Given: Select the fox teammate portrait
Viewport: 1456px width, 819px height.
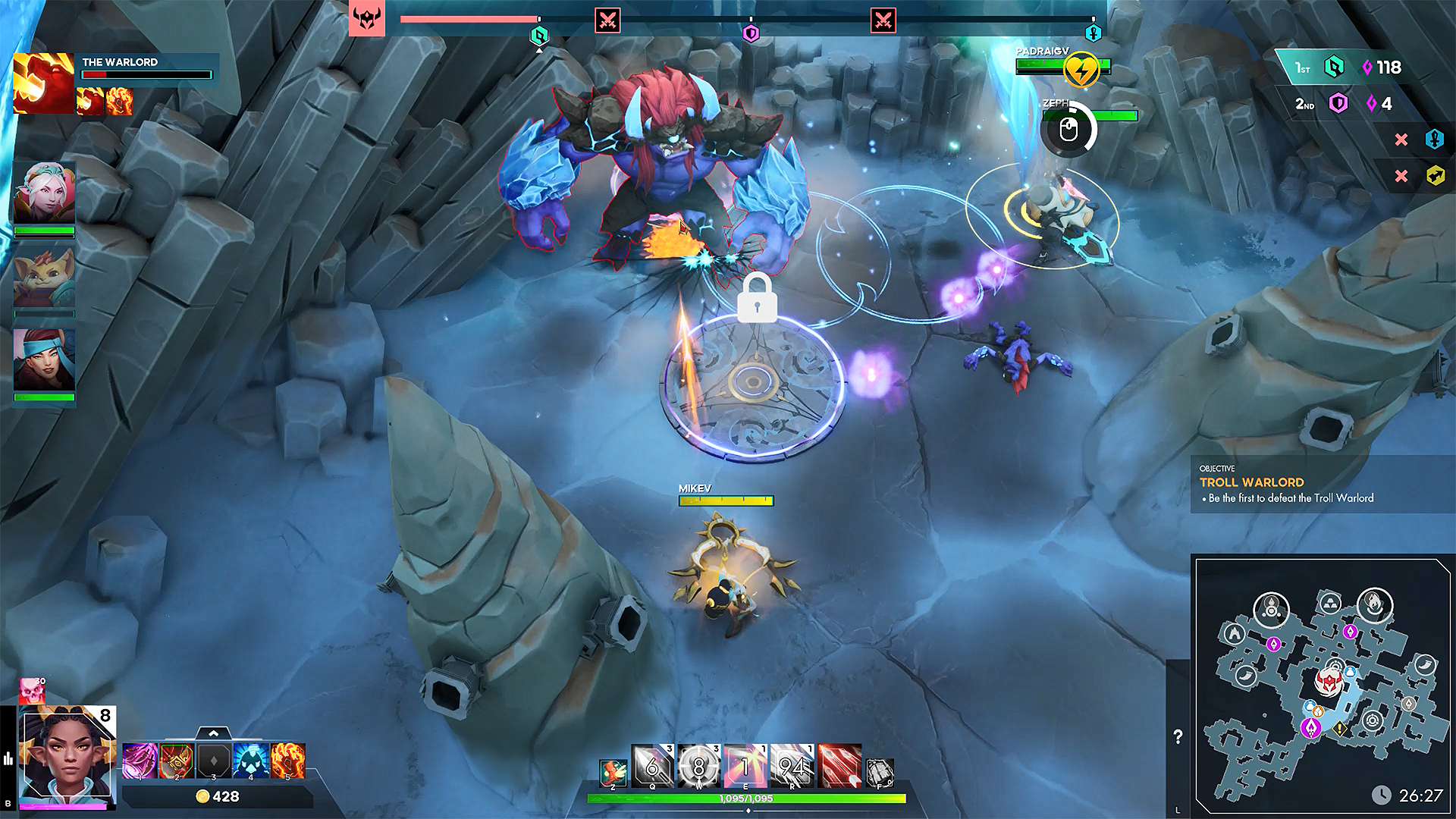Looking at the screenshot, I should [44, 278].
